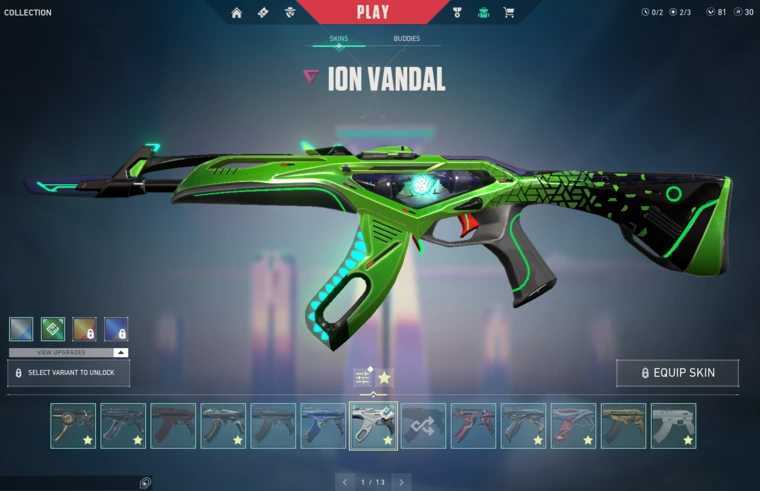Select the locked blue variant swatch
This screenshot has width=760, height=491.
click(x=116, y=329)
